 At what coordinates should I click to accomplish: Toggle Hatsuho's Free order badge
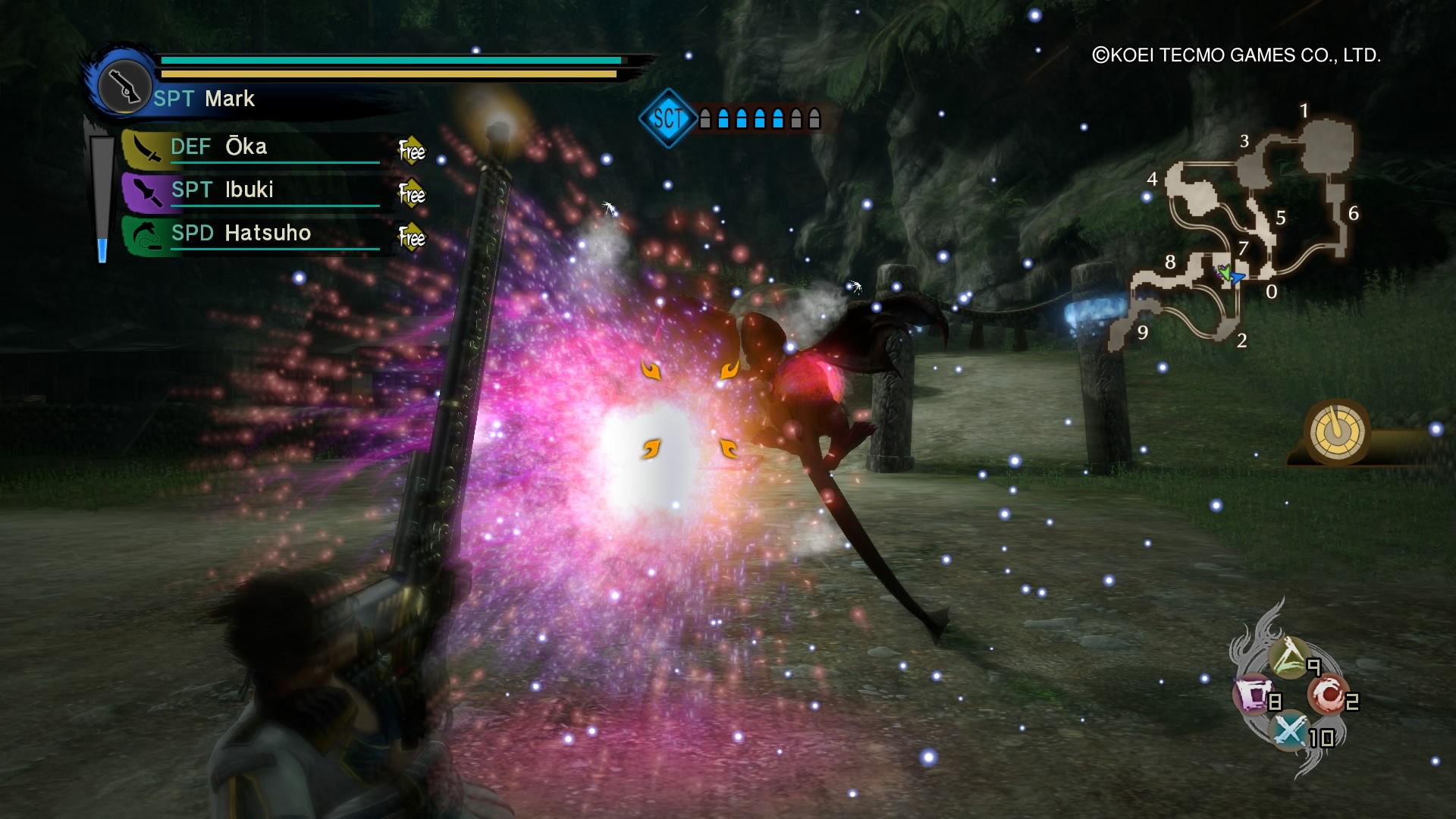click(410, 237)
